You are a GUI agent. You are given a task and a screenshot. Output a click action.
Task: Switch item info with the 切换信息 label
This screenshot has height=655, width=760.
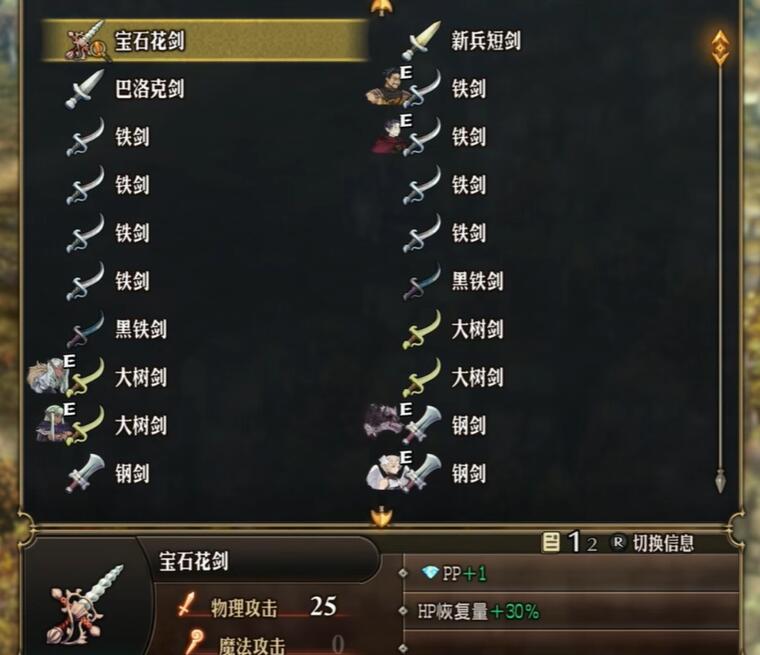662,543
